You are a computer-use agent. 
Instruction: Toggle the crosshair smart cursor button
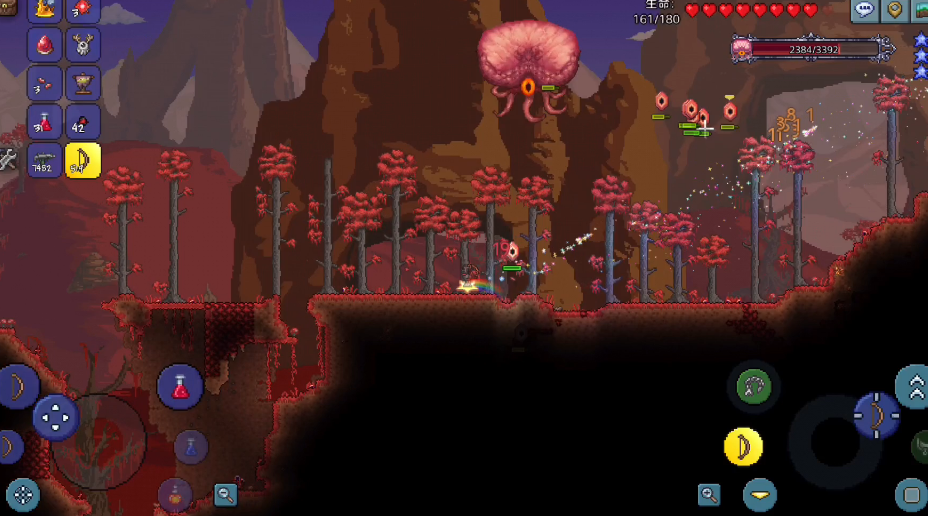tap(22, 494)
